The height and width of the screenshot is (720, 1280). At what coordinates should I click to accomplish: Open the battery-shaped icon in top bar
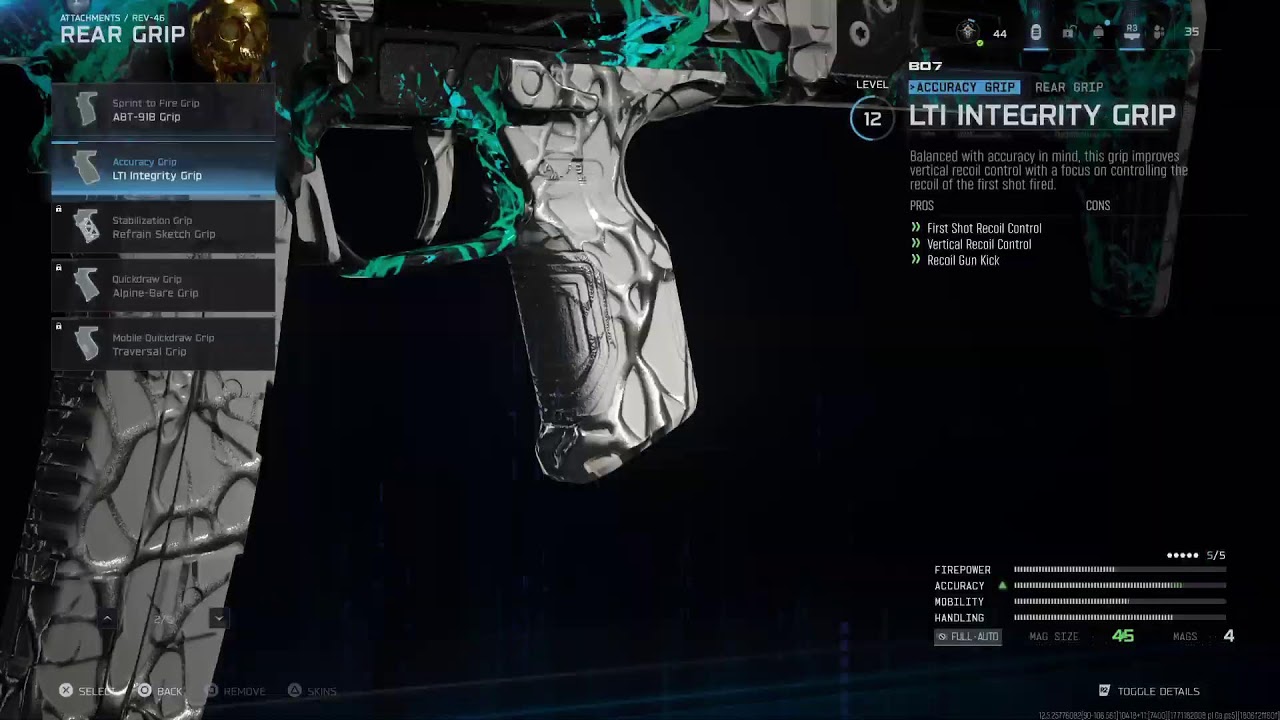coord(1036,32)
